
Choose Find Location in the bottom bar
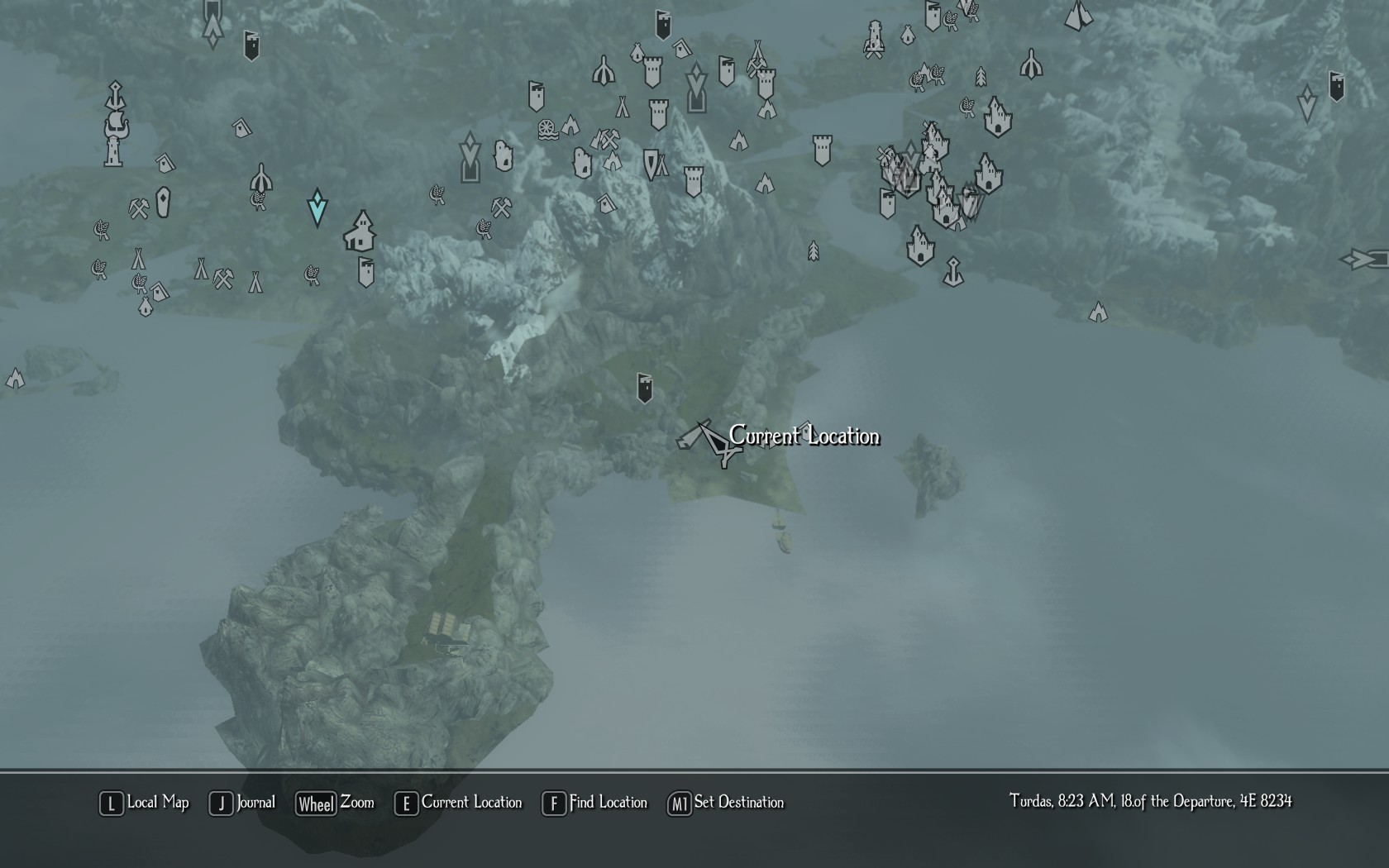click(x=594, y=803)
